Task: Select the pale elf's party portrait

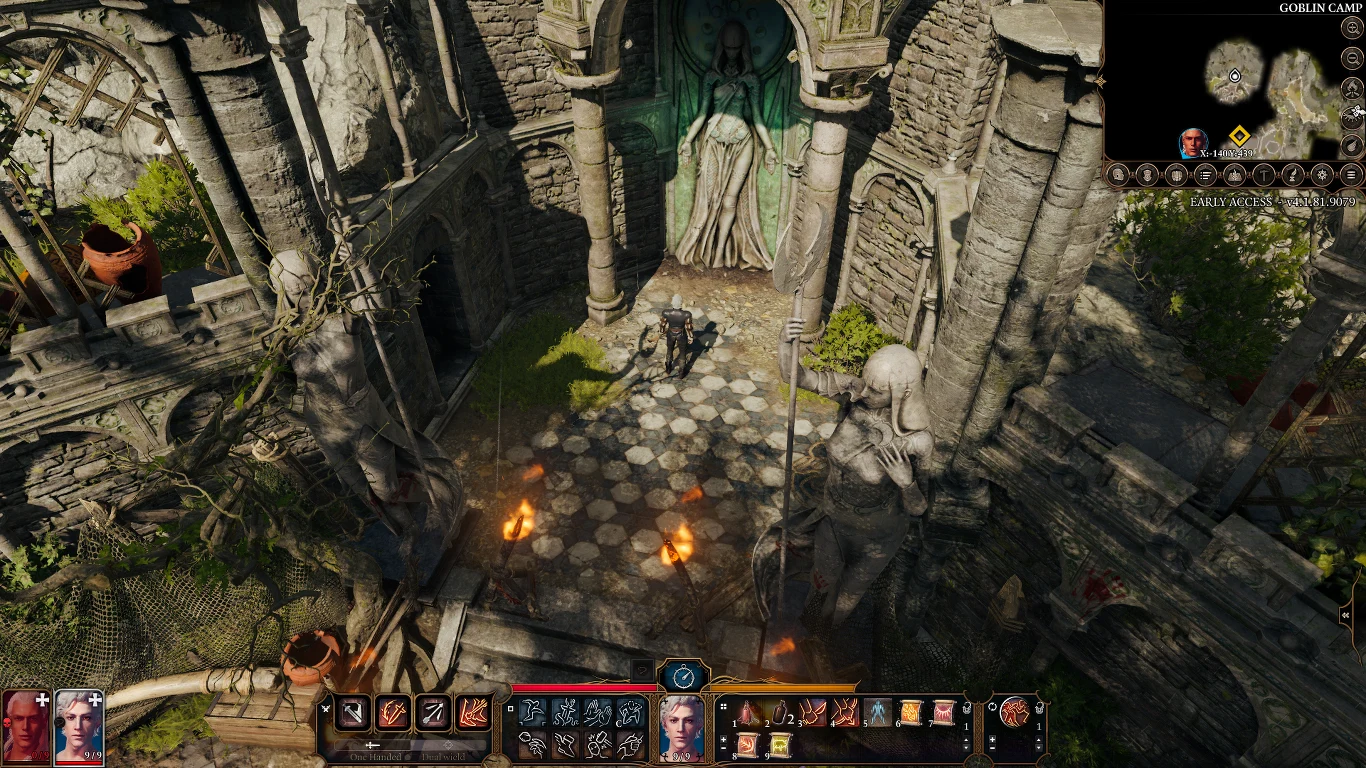Action: (x=76, y=730)
